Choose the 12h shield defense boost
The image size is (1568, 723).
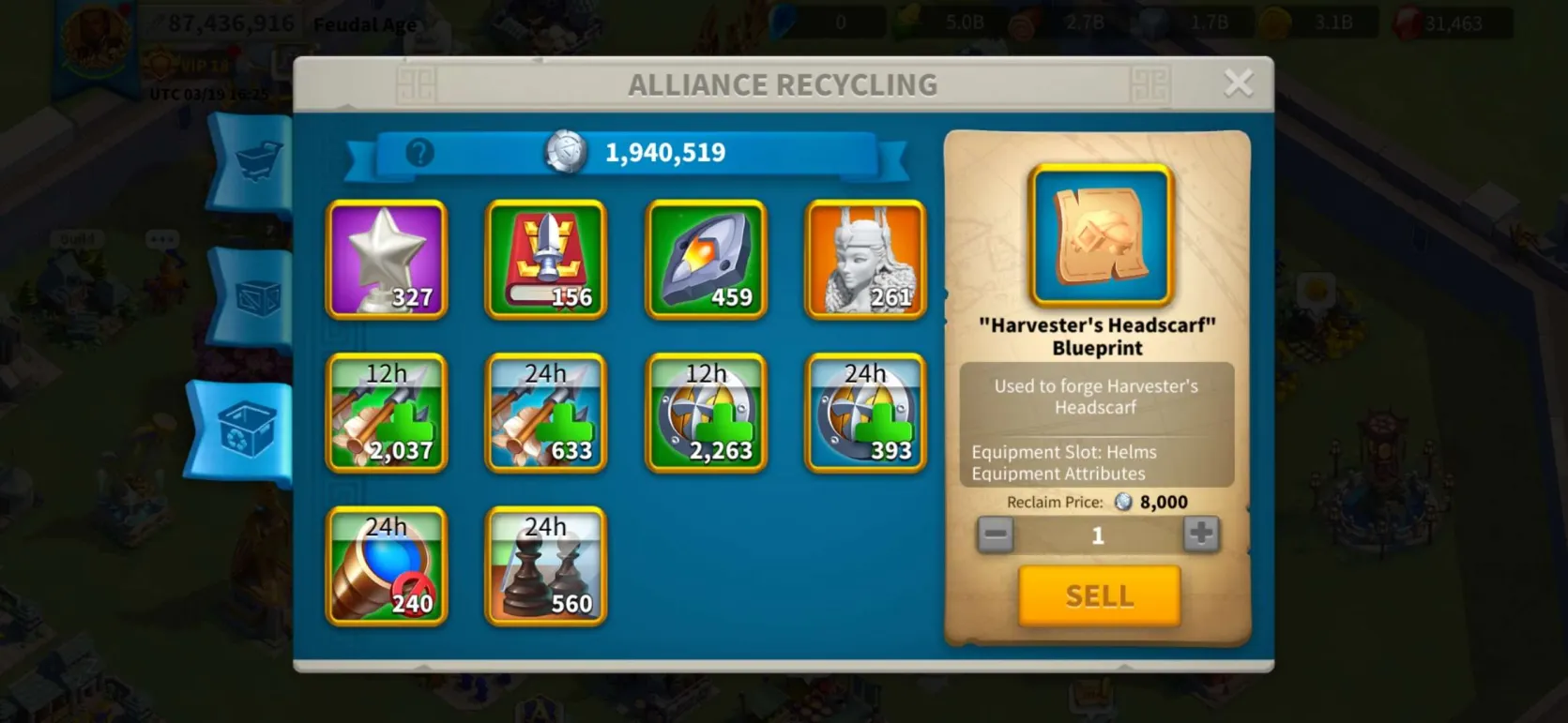(706, 413)
